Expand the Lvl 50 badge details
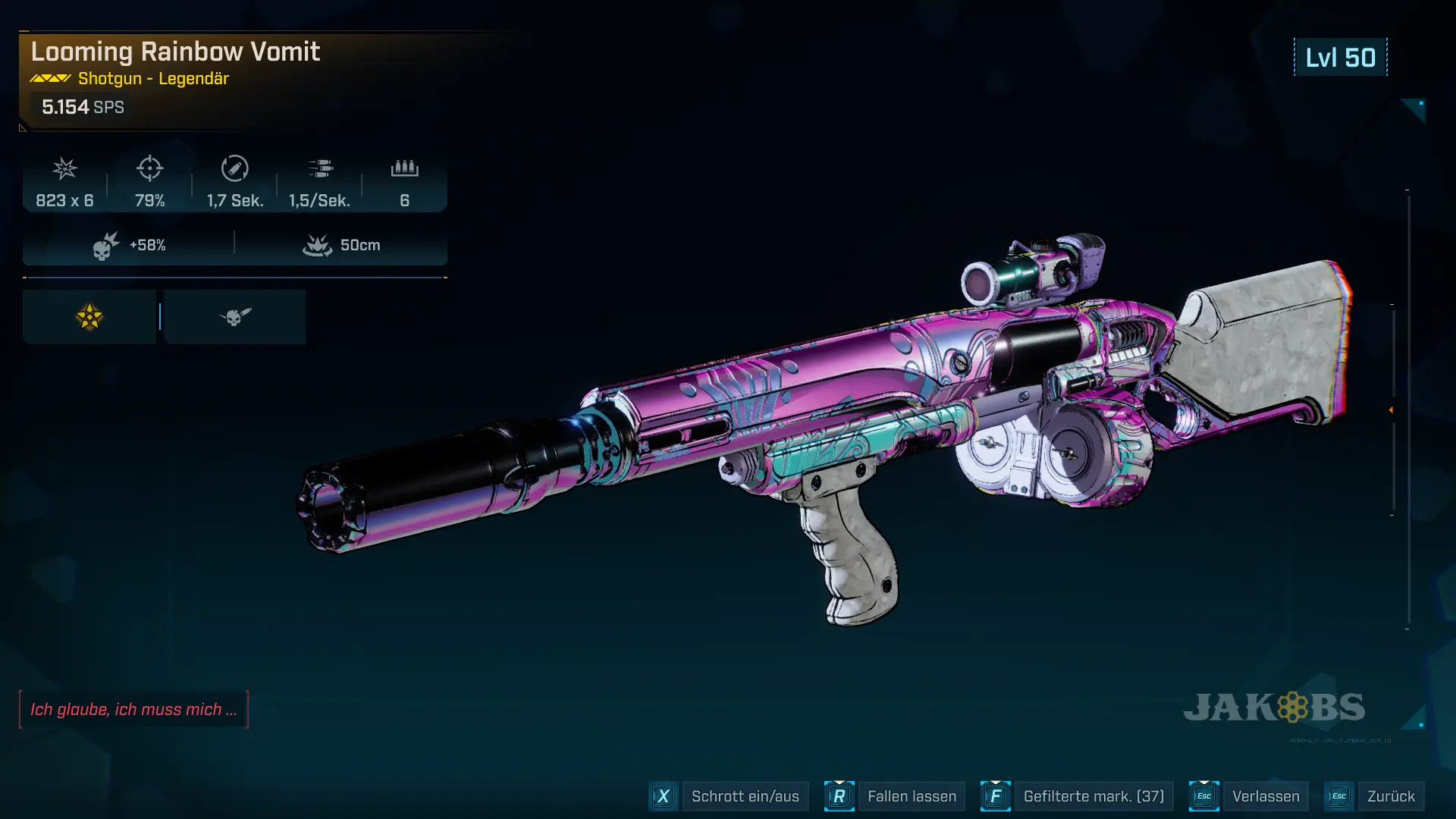The height and width of the screenshot is (819, 1456). click(x=1339, y=57)
